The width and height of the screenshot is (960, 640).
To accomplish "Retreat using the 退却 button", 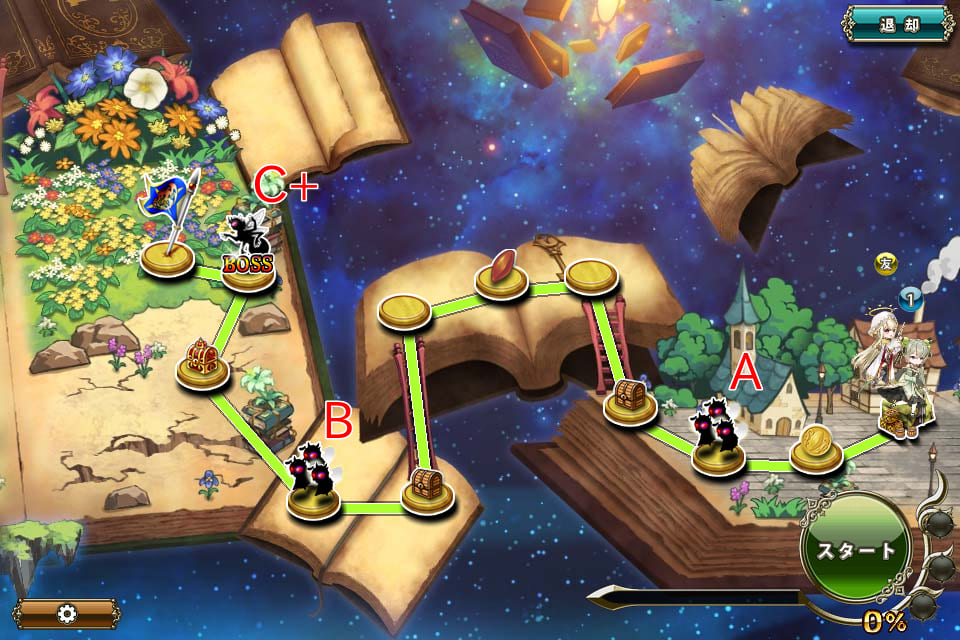I will click(898, 24).
